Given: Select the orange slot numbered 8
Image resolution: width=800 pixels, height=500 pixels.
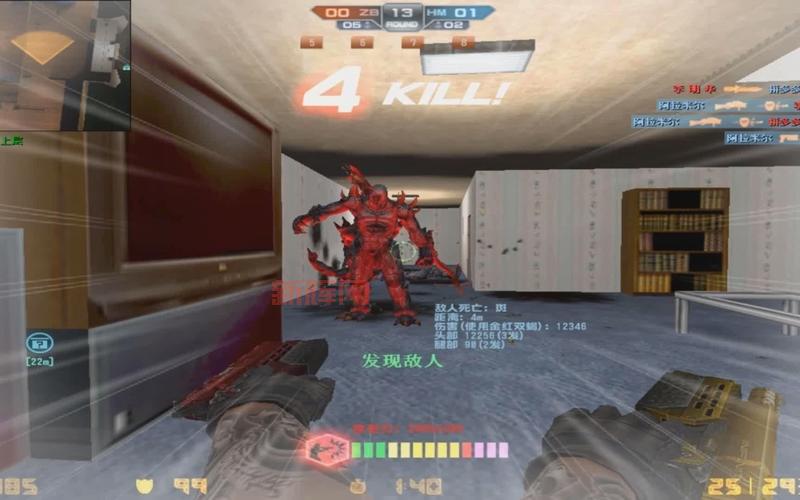Looking at the screenshot, I should (x=462, y=42).
